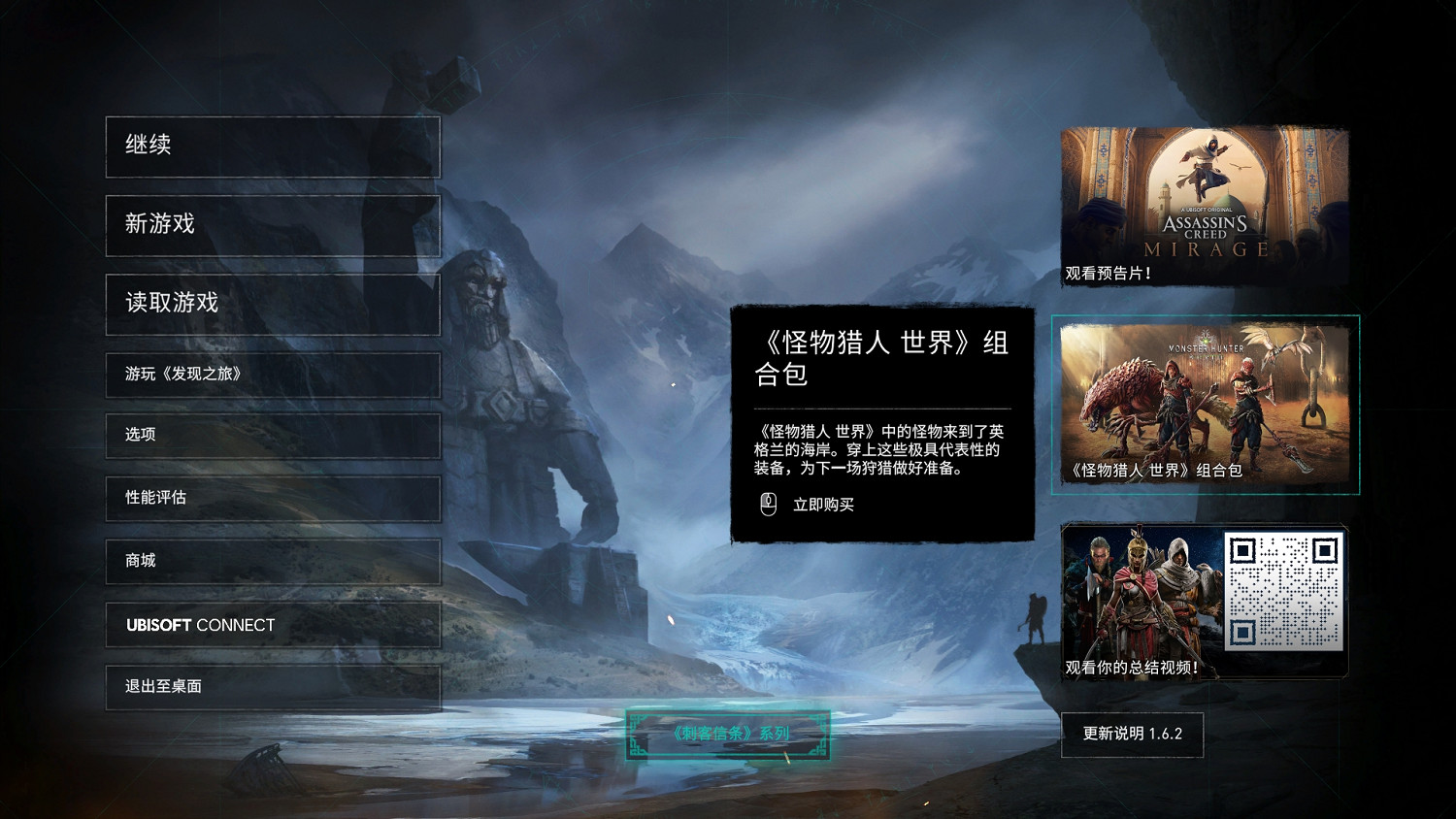Click 更新说明 1.6.2 patch notes
Image resolution: width=1456 pixels, height=819 pixels.
pyautogui.click(x=1133, y=735)
